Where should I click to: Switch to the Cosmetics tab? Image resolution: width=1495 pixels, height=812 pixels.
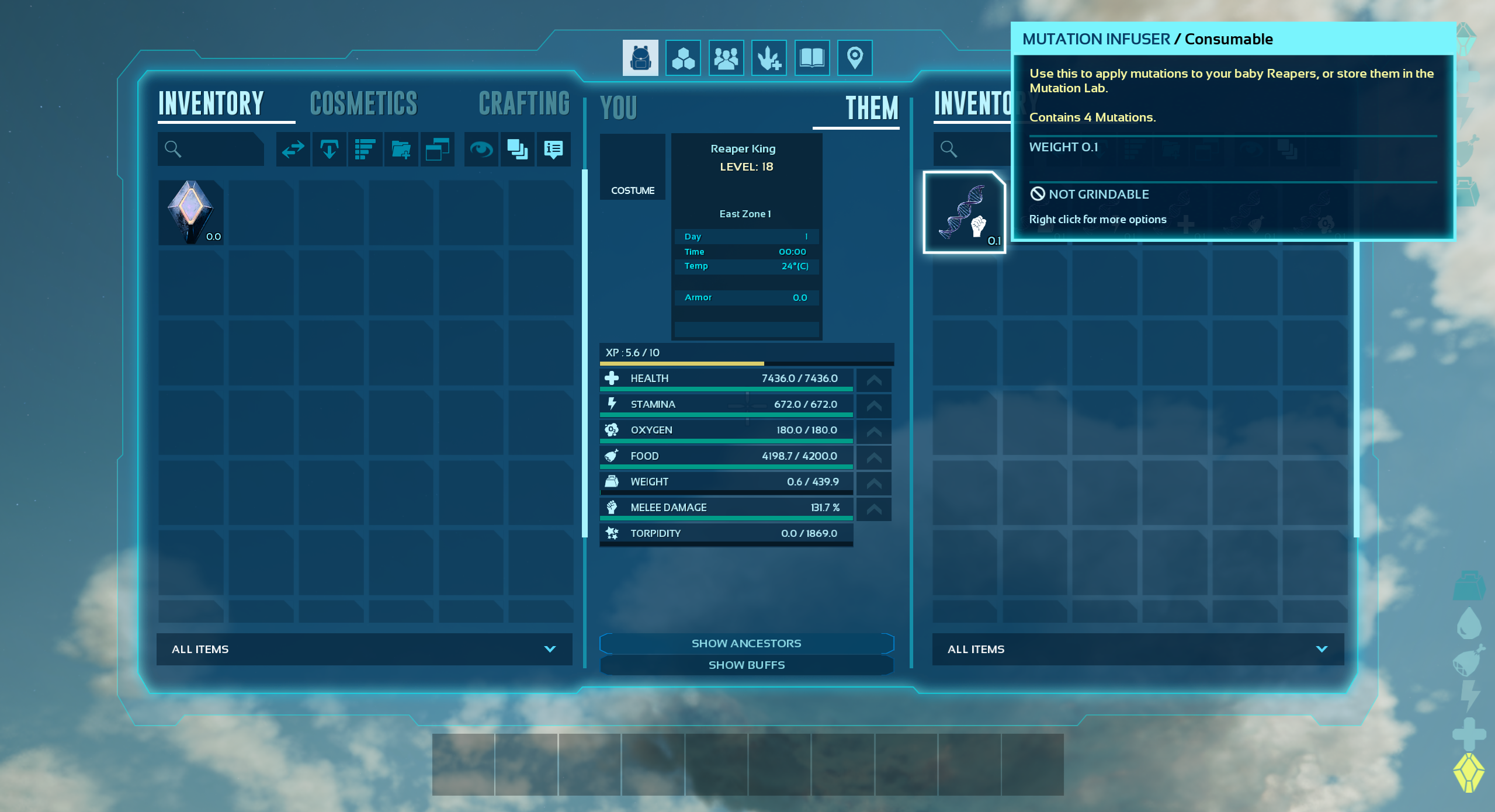tap(364, 103)
